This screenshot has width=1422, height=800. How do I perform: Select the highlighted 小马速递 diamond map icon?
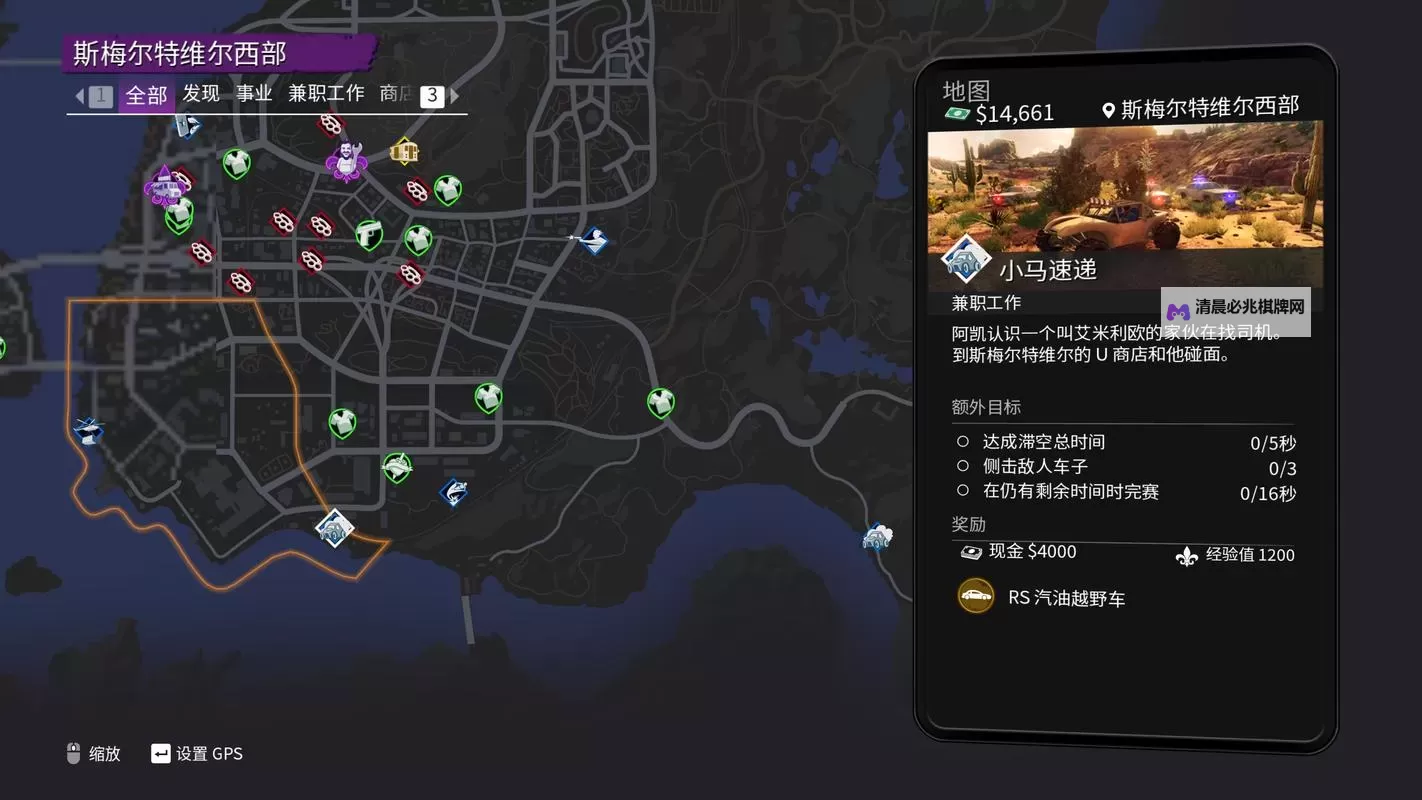click(x=333, y=529)
